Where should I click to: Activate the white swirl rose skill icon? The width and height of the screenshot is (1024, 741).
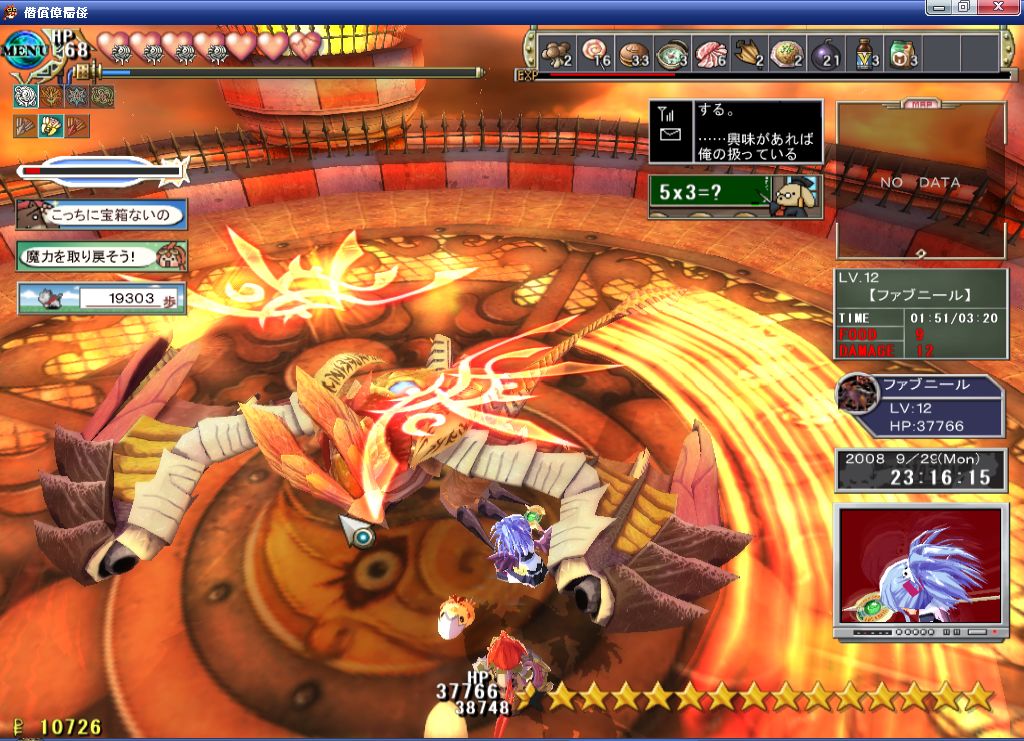pos(26,96)
